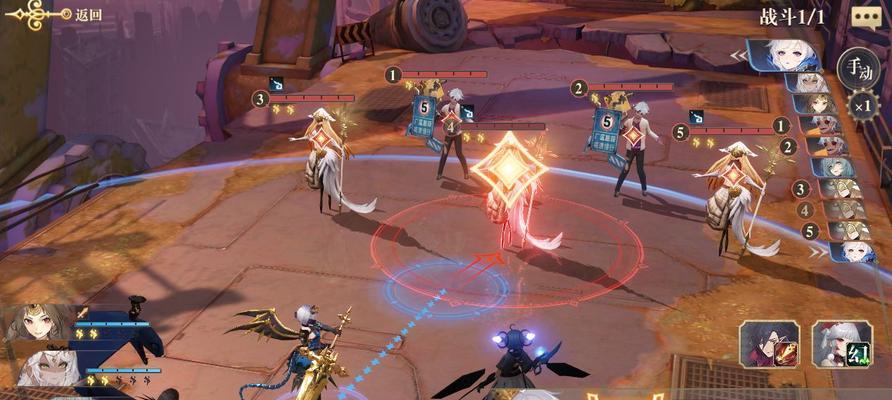Target the enemy marked with number 5

pos(735,190)
